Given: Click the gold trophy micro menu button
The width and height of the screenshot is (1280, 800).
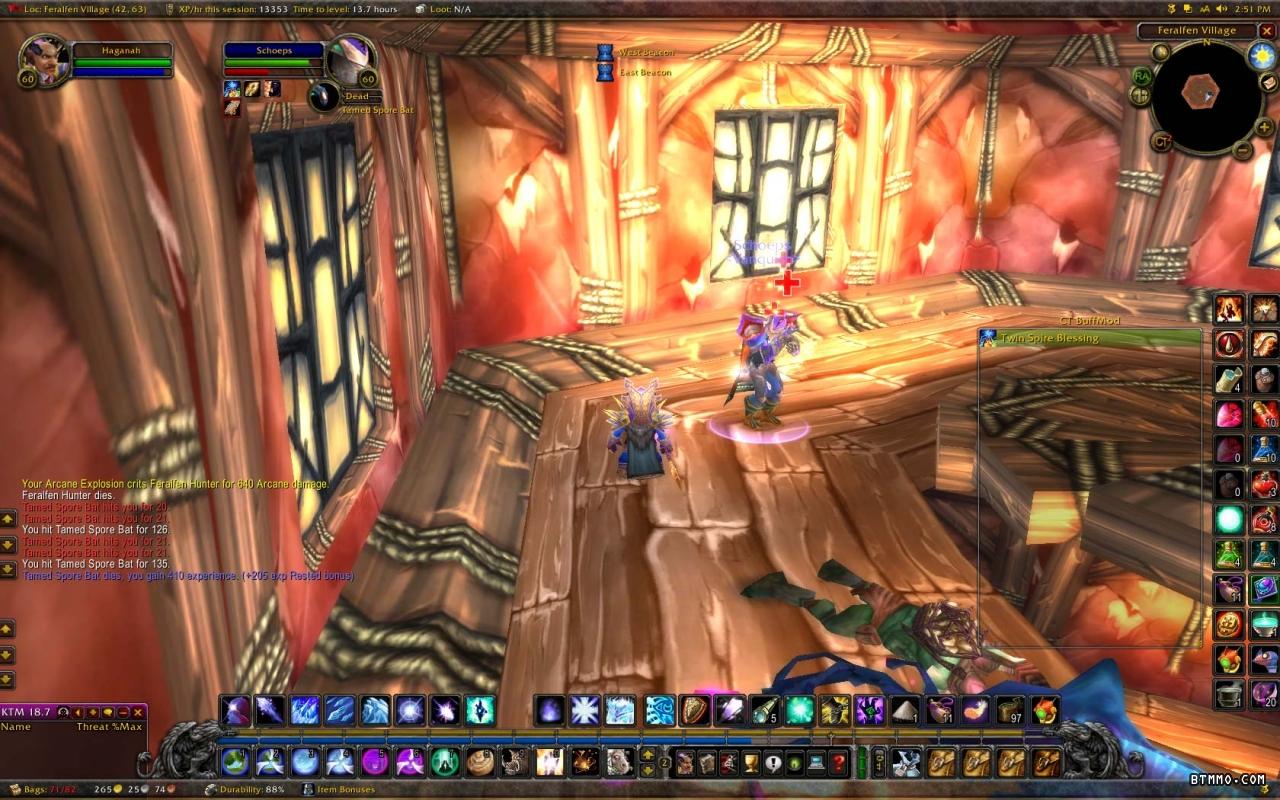Looking at the screenshot, I should click(x=750, y=763).
